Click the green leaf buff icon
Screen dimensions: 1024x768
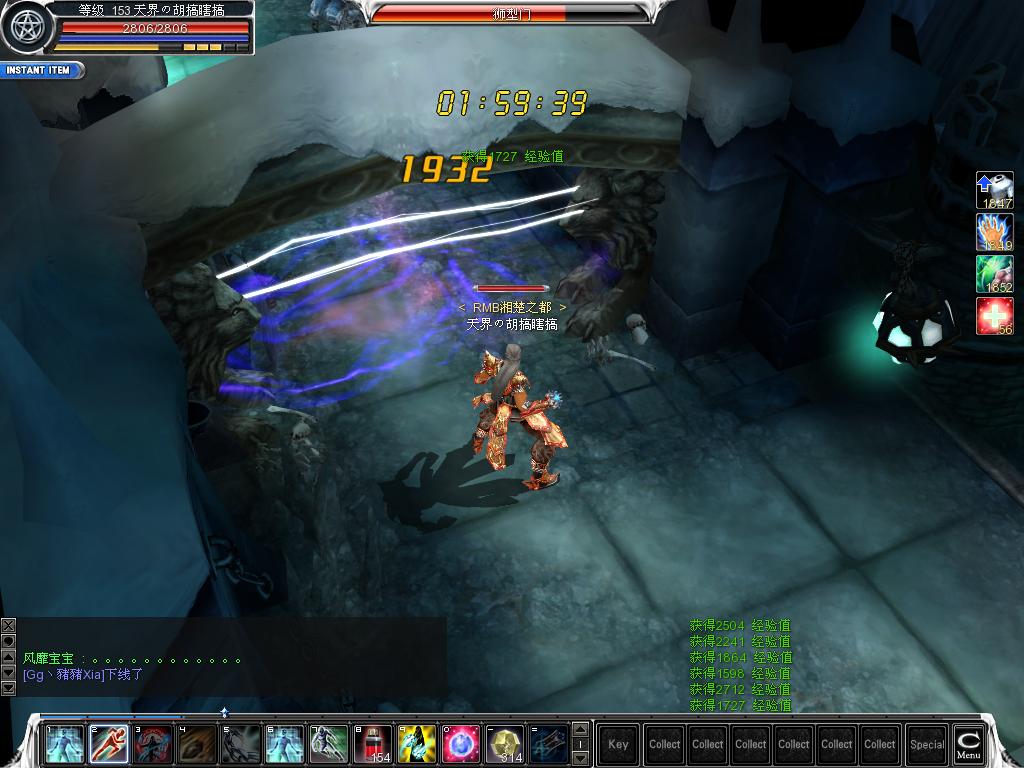994,274
